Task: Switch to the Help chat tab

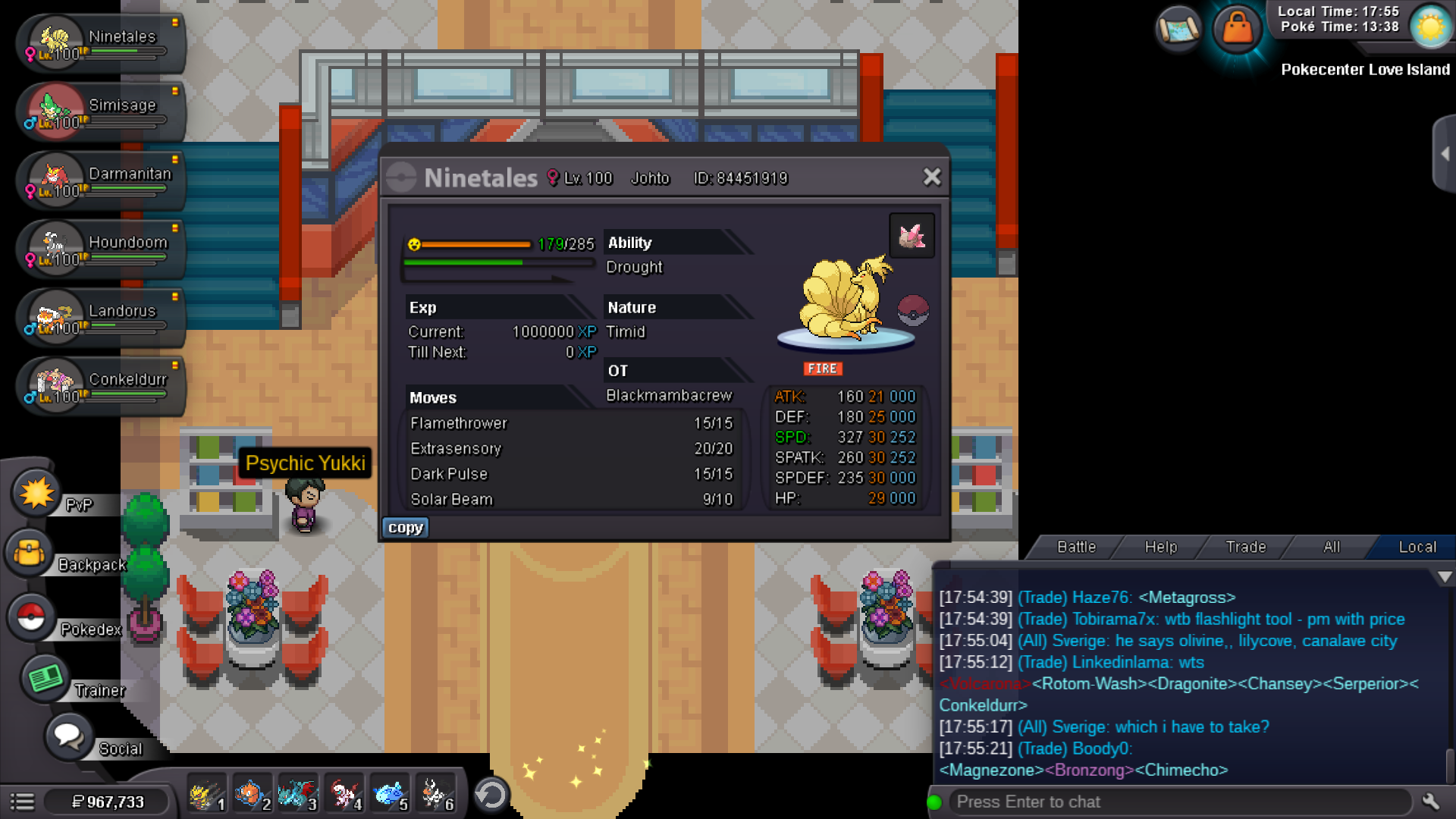Action: click(x=1160, y=547)
